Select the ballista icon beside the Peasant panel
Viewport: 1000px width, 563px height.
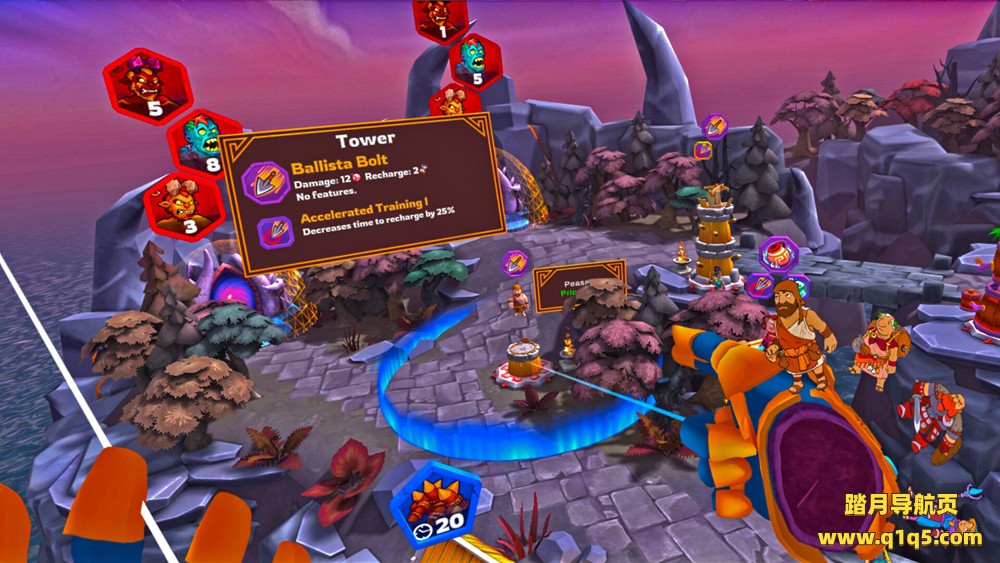tap(515, 264)
